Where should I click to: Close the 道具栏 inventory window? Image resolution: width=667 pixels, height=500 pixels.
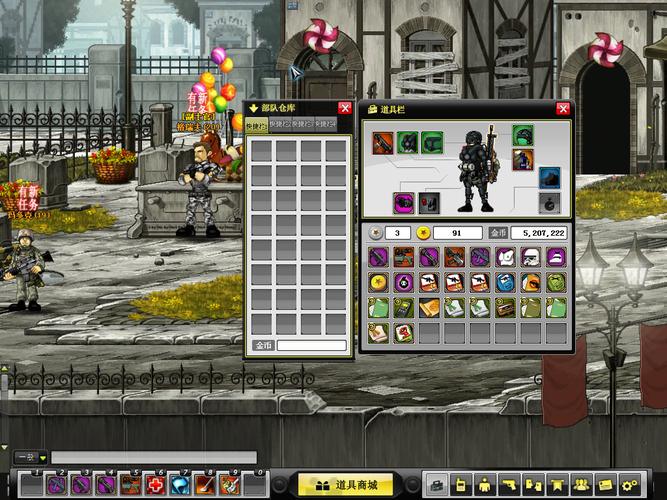(564, 108)
